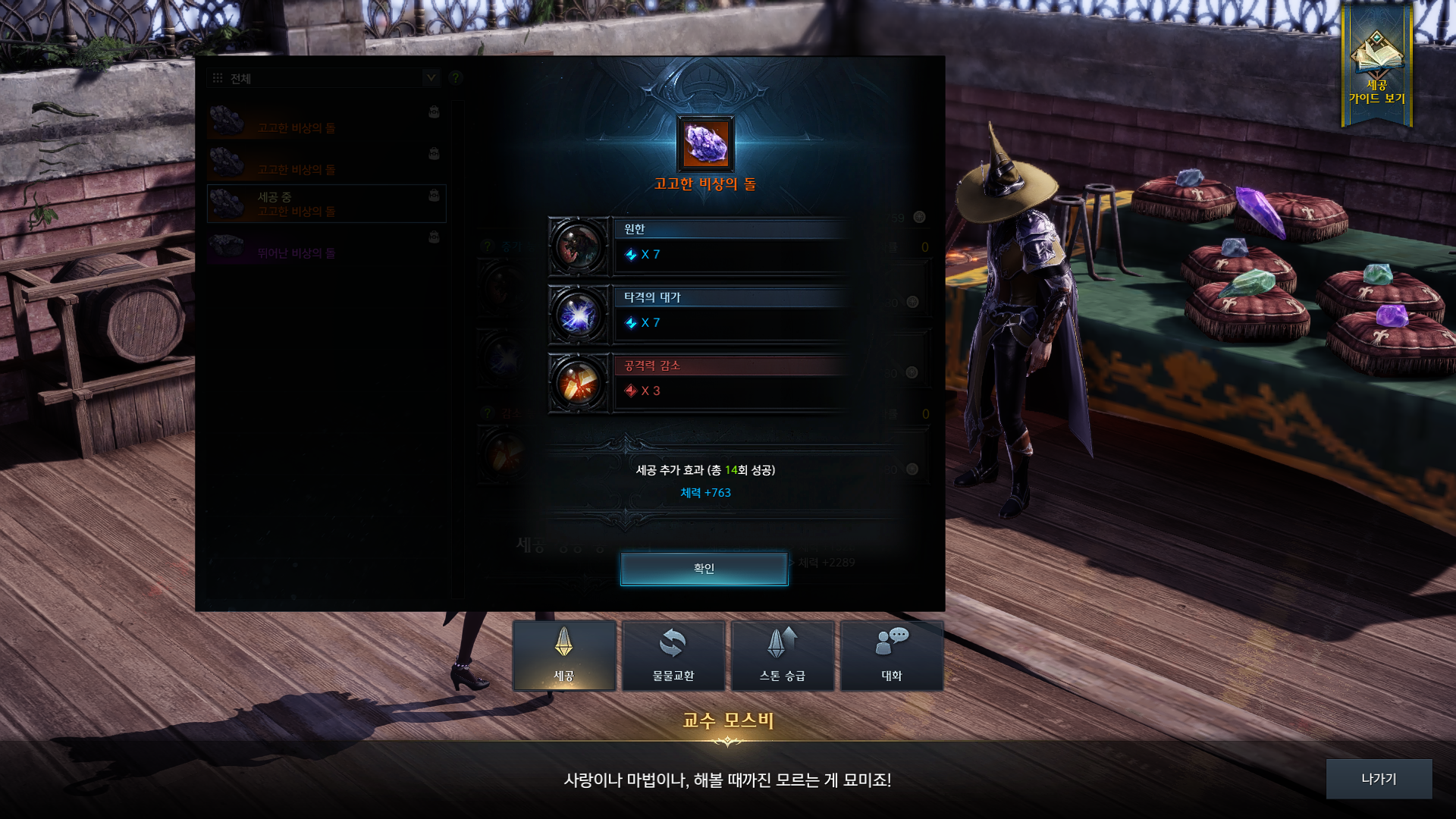Image resolution: width=1456 pixels, height=819 pixels.
Task: Leave the NPC with 나가기
Action: pyautogui.click(x=1379, y=779)
